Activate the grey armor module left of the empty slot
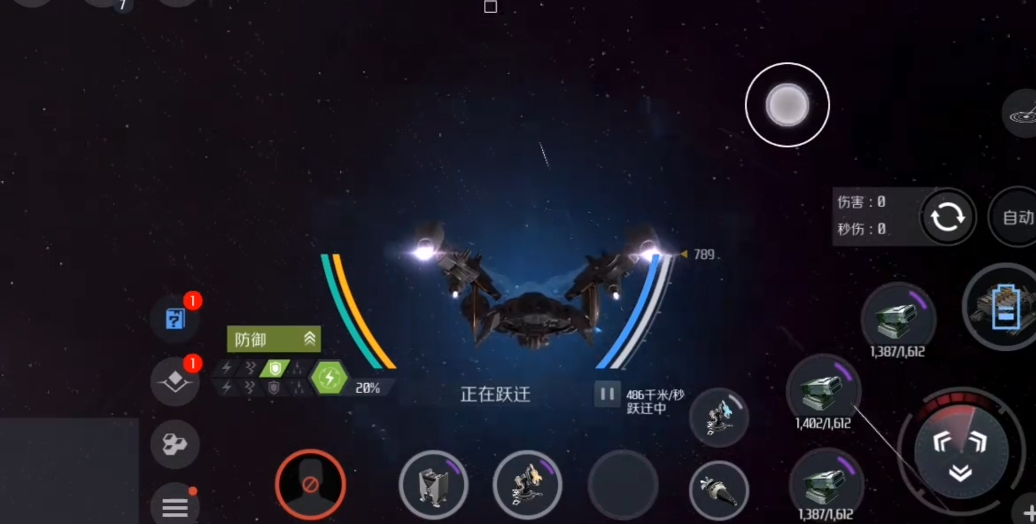1036x524 pixels. [433, 485]
